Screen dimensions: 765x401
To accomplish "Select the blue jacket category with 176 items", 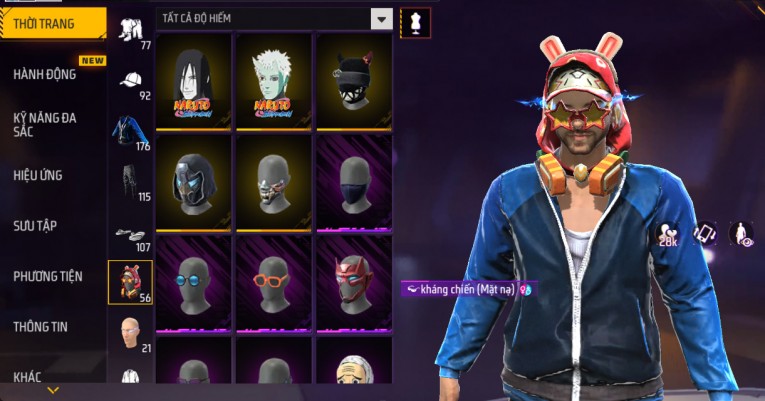I will pyautogui.click(x=130, y=133).
